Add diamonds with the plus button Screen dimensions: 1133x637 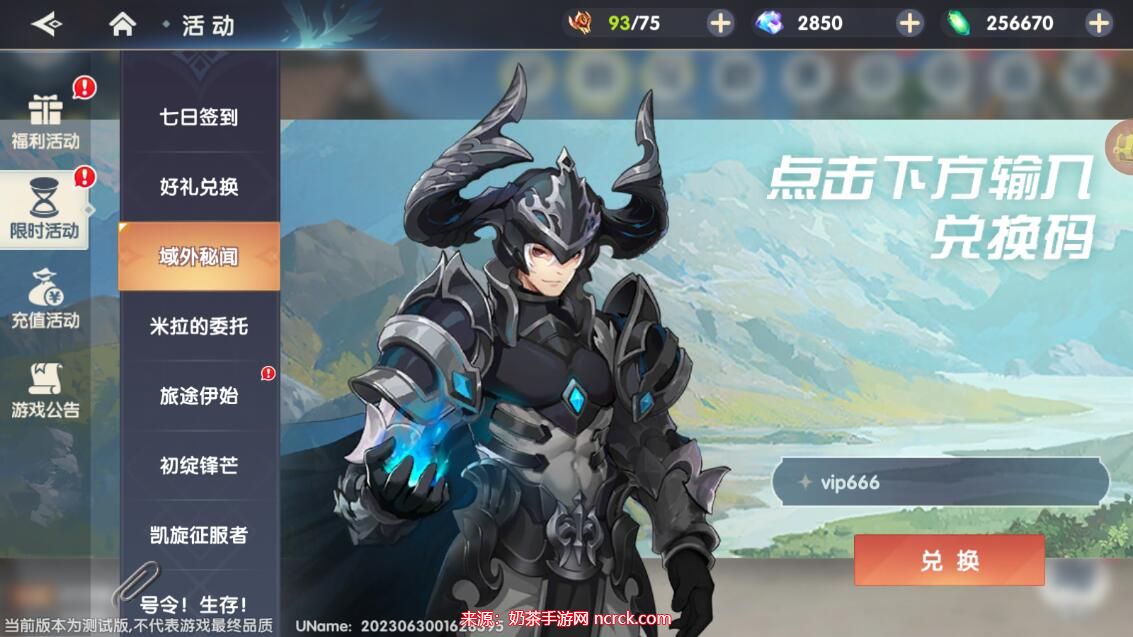coord(909,23)
